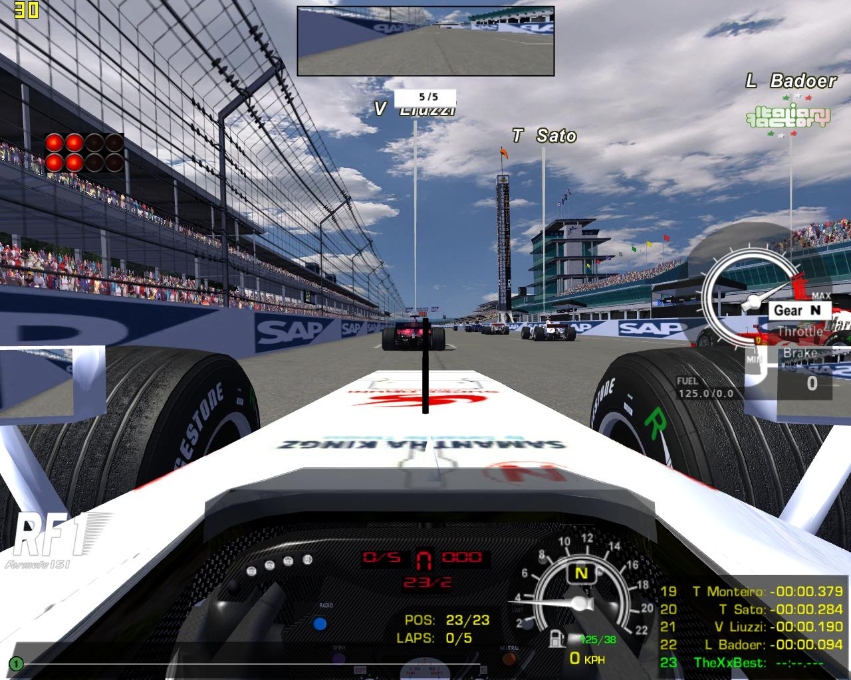Select TheXxBest row in standings
This screenshot has height=680, width=851.
click(752, 662)
